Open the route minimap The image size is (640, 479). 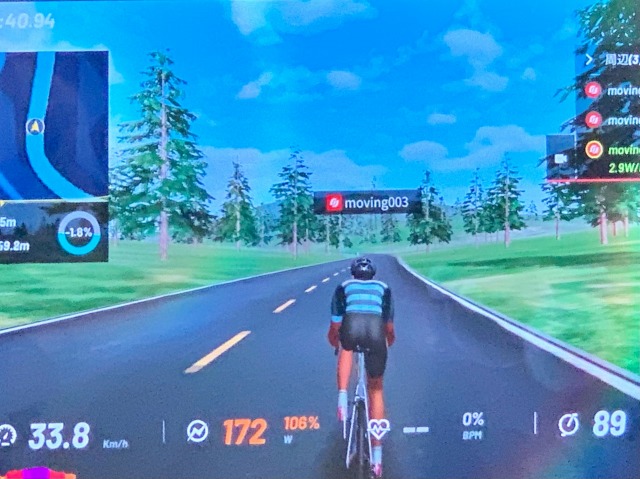[54, 124]
